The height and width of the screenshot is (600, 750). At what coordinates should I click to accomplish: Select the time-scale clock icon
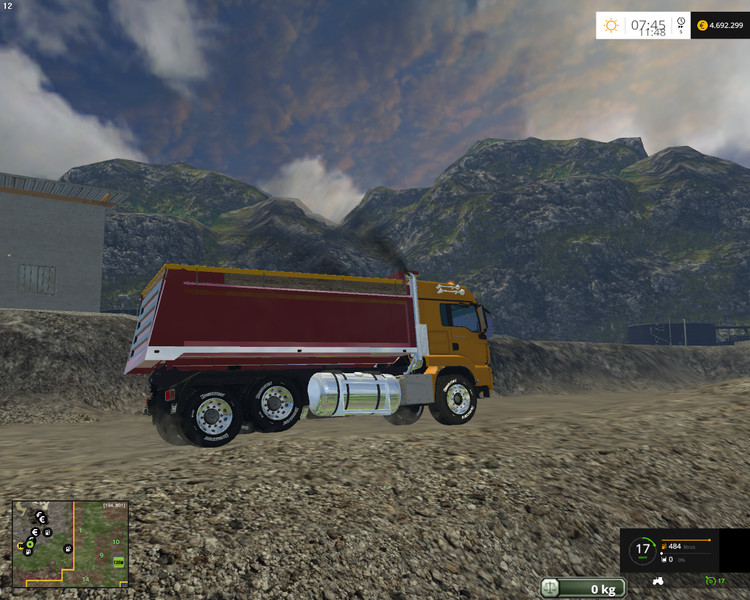click(681, 22)
